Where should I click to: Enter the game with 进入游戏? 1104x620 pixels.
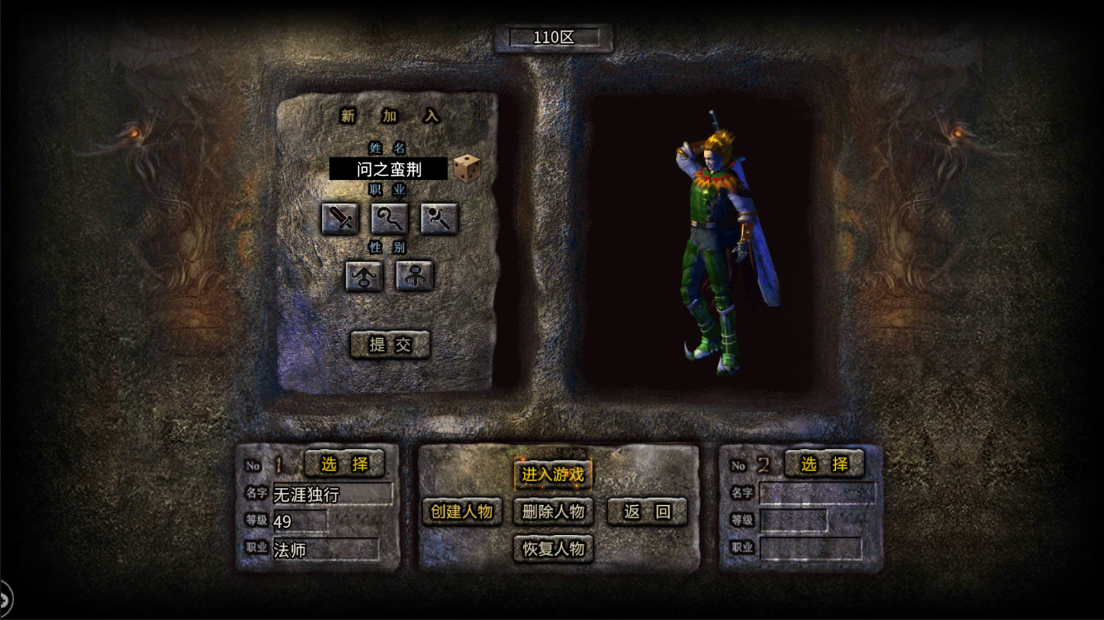553,474
